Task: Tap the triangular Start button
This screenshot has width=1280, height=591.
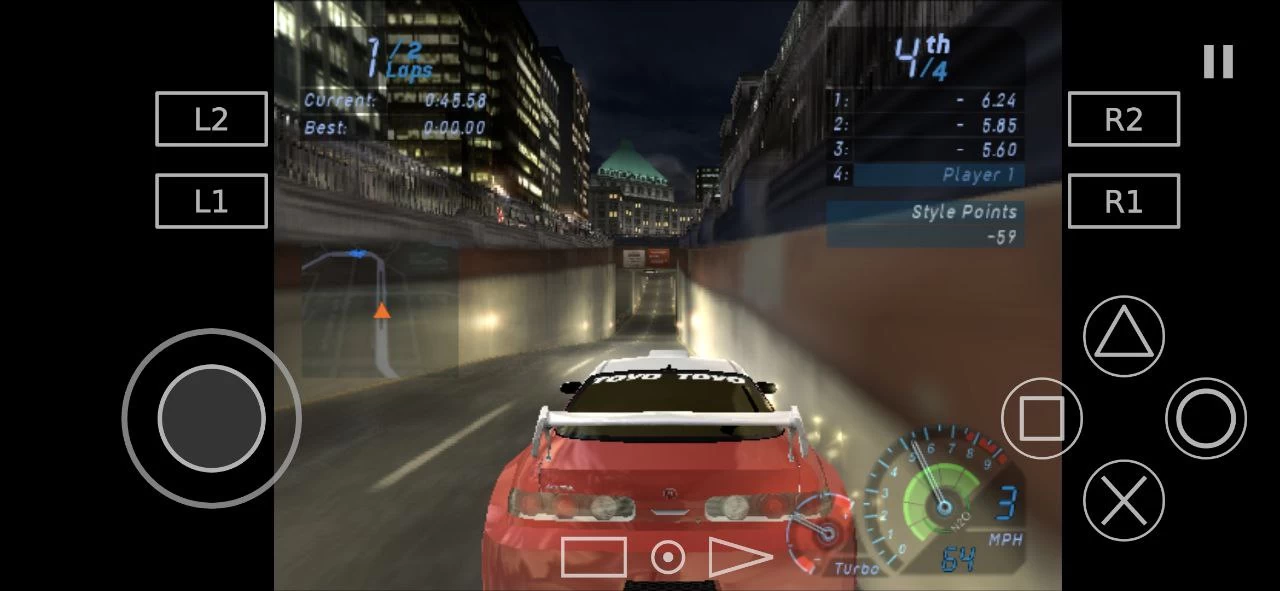Action: pos(739,557)
